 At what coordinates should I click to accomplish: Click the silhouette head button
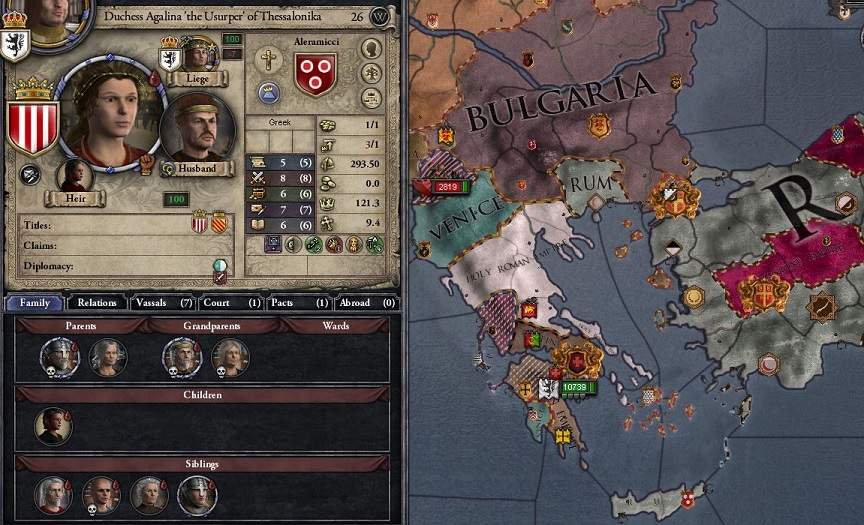pyautogui.click(x=371, y=48)
